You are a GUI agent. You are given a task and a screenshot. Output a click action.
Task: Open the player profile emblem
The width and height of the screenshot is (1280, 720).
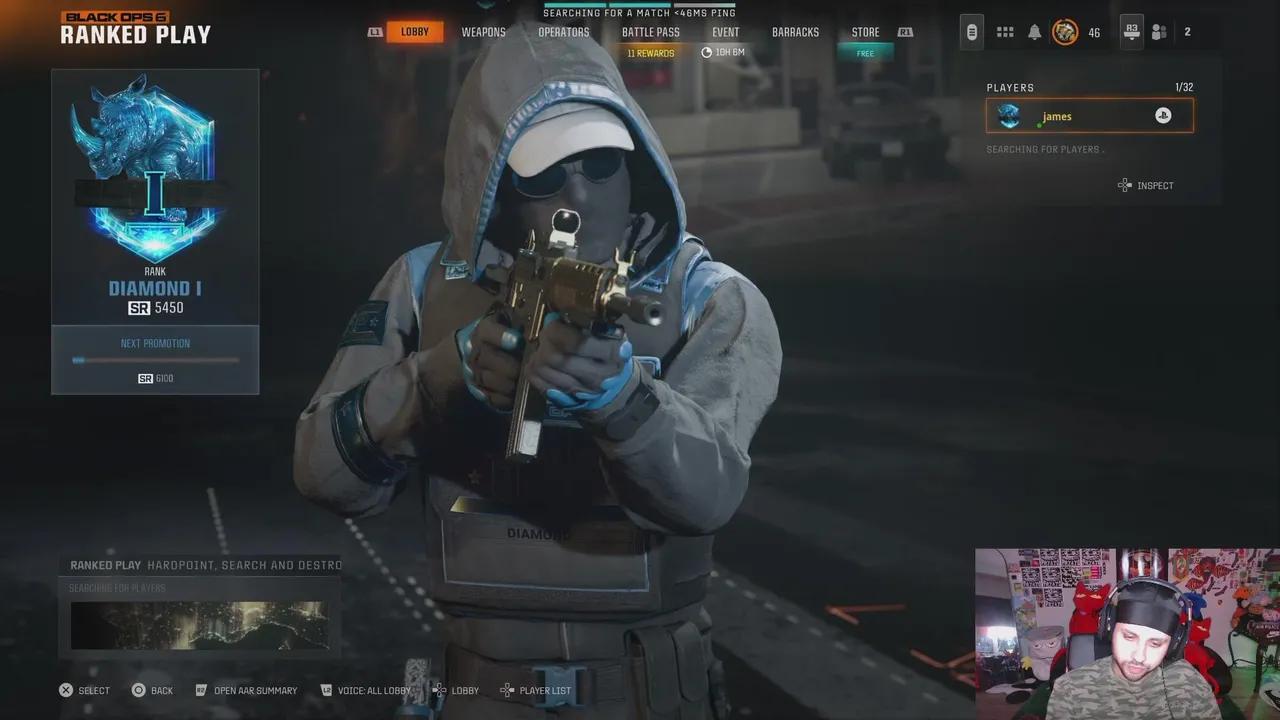(x=1065, y=32)
